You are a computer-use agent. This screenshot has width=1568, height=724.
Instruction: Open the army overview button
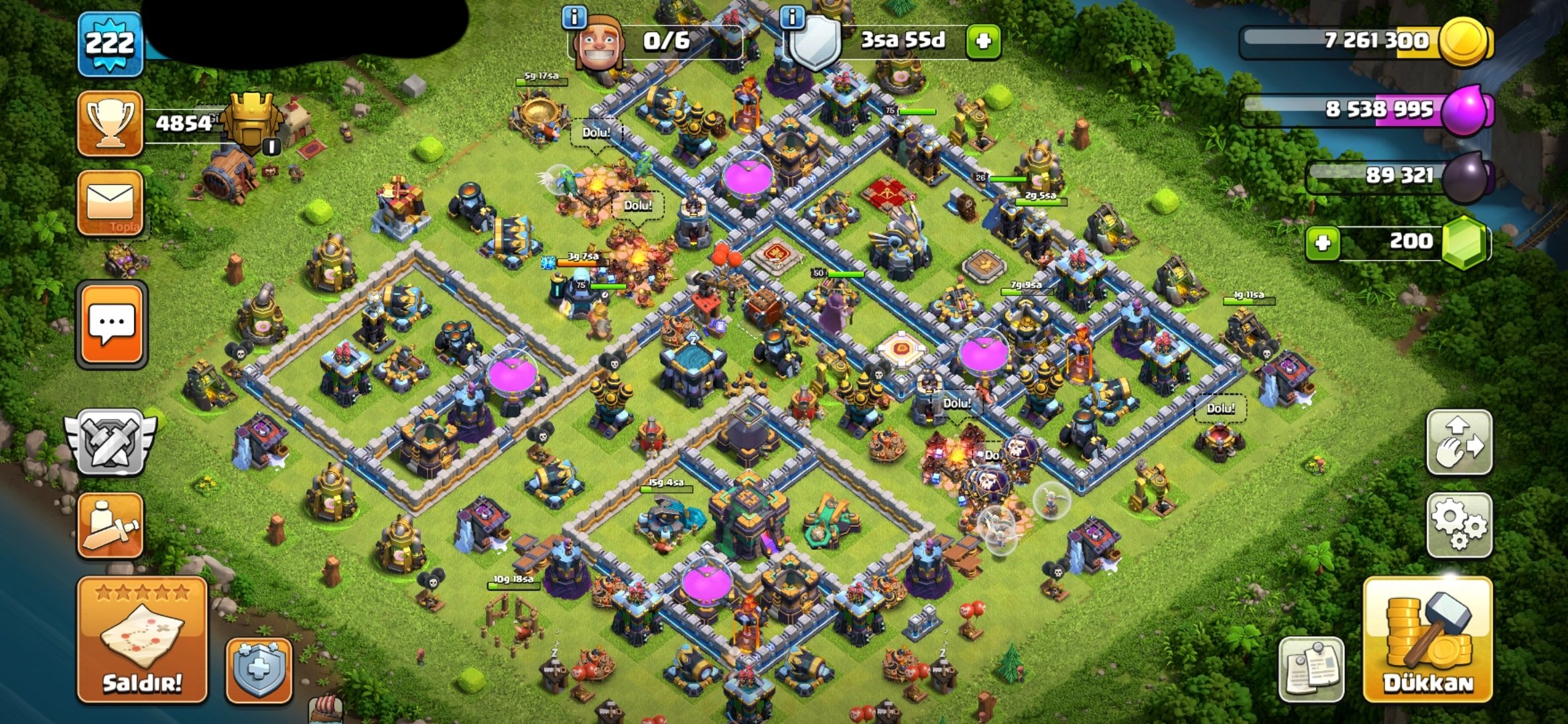click(x=110, y=526)
